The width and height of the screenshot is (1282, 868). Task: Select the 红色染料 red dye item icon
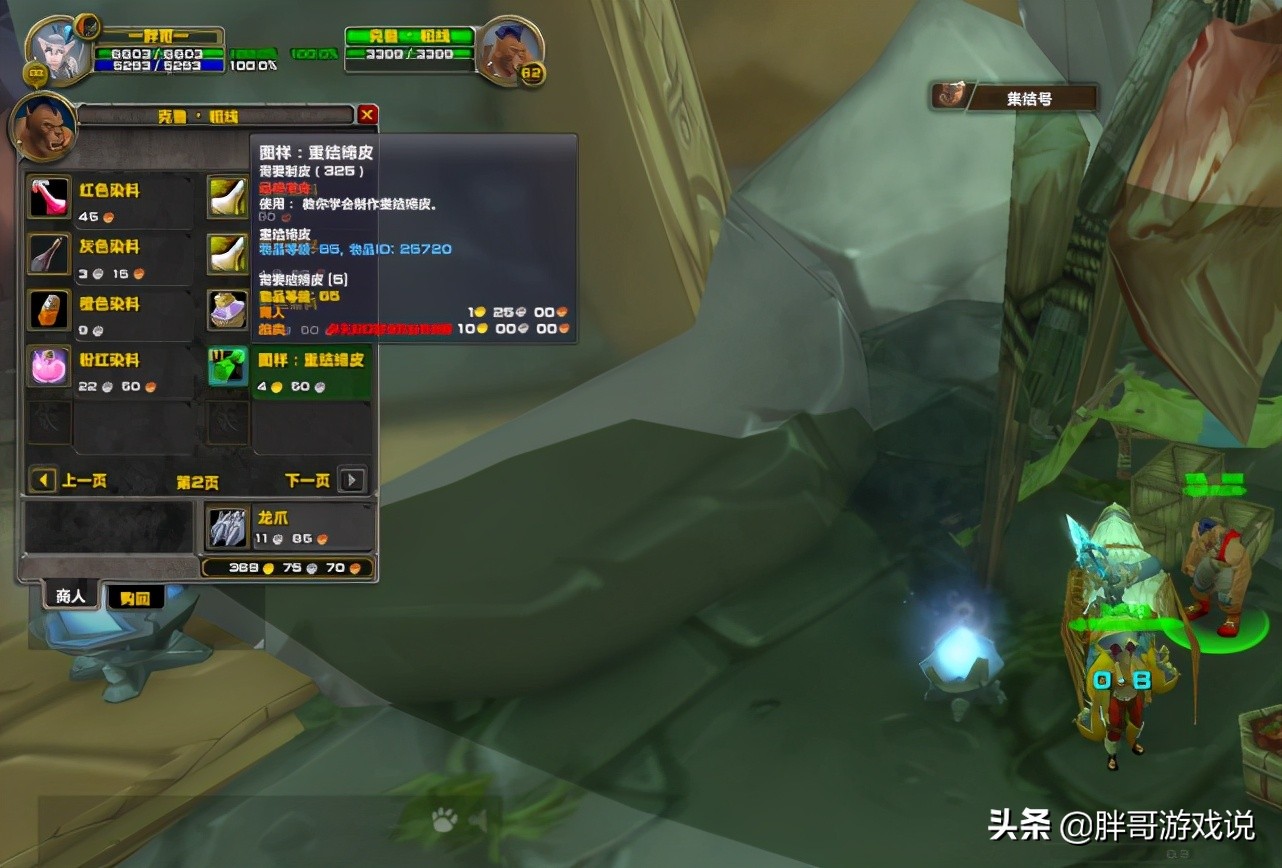coord(48,197)
